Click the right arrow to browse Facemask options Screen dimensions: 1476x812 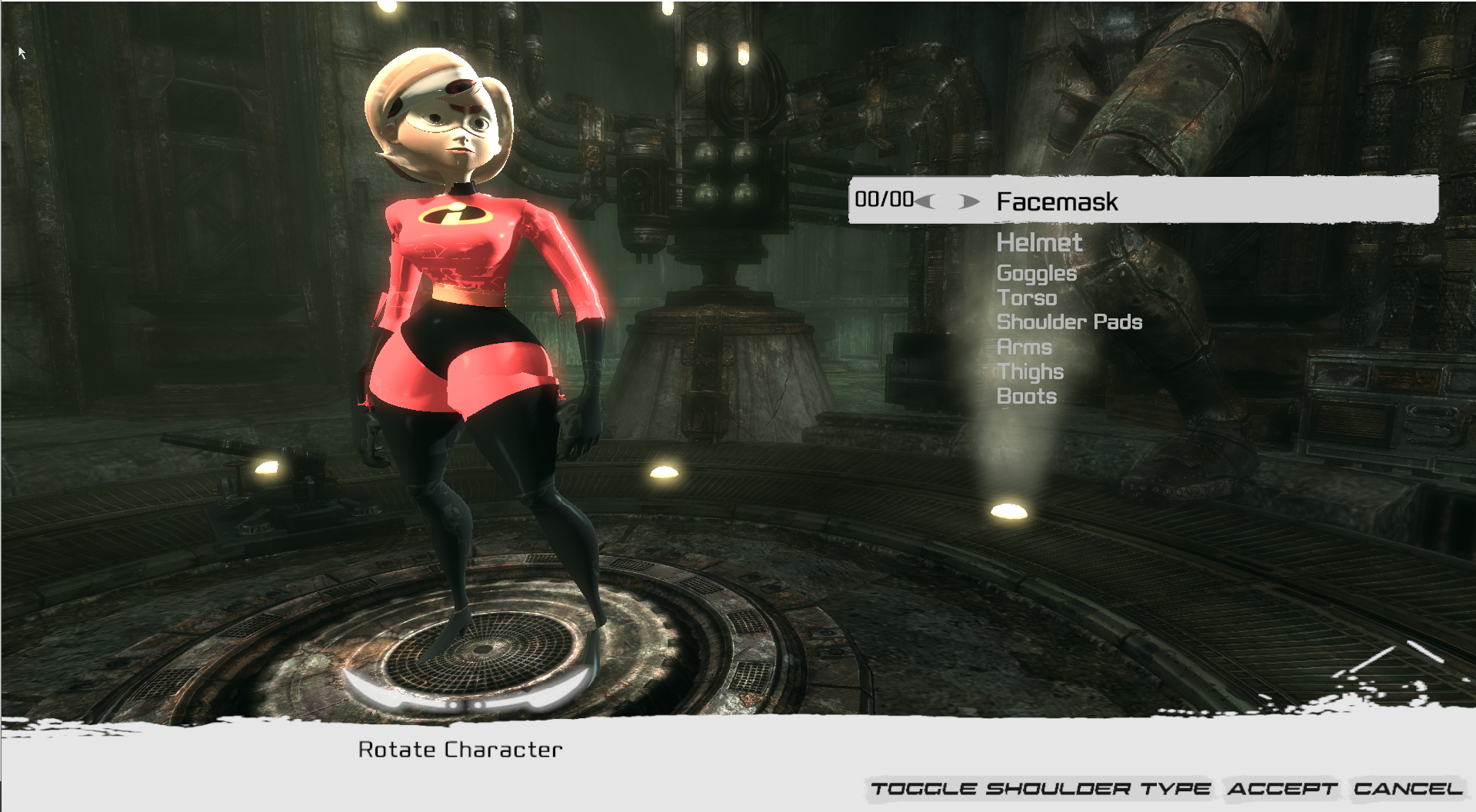pos(966,202)
